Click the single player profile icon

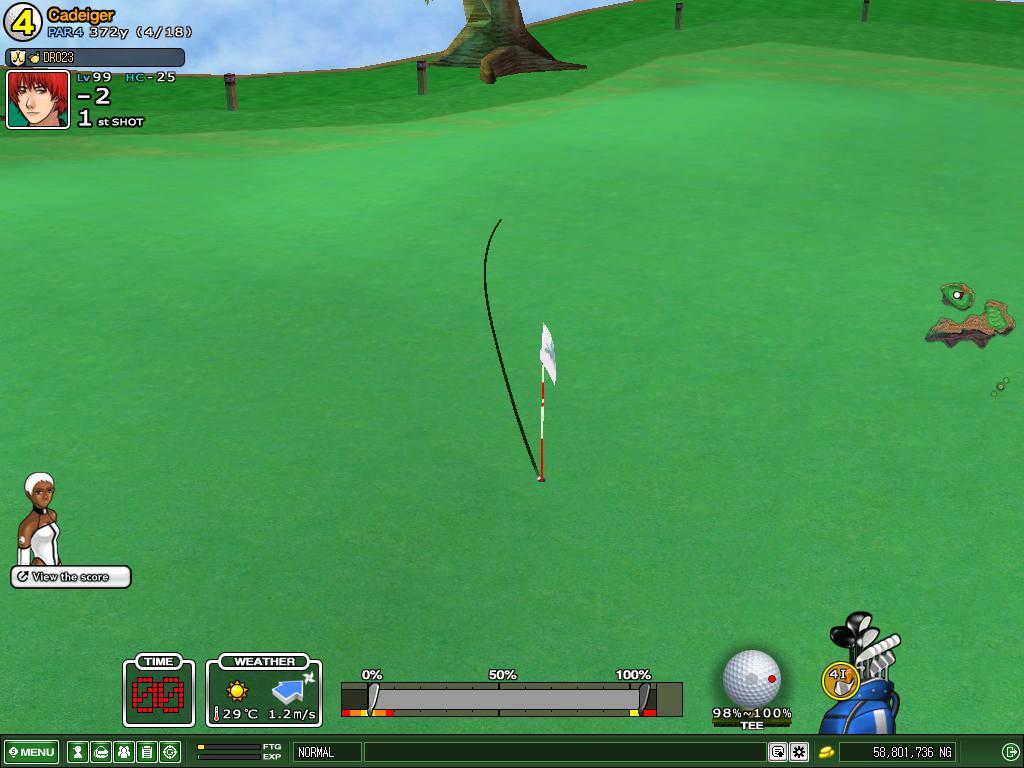pos(77,752)
